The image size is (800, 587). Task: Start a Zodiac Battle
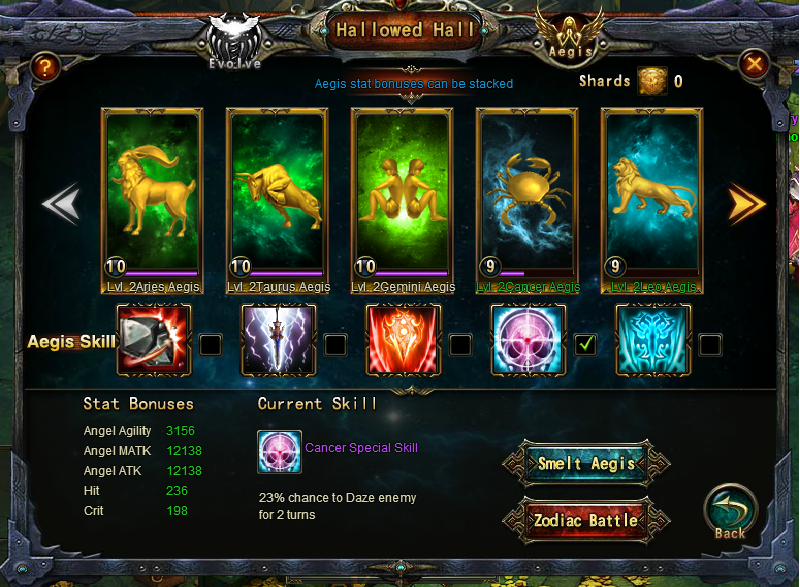pyautogui.click(x=586, y=521)
